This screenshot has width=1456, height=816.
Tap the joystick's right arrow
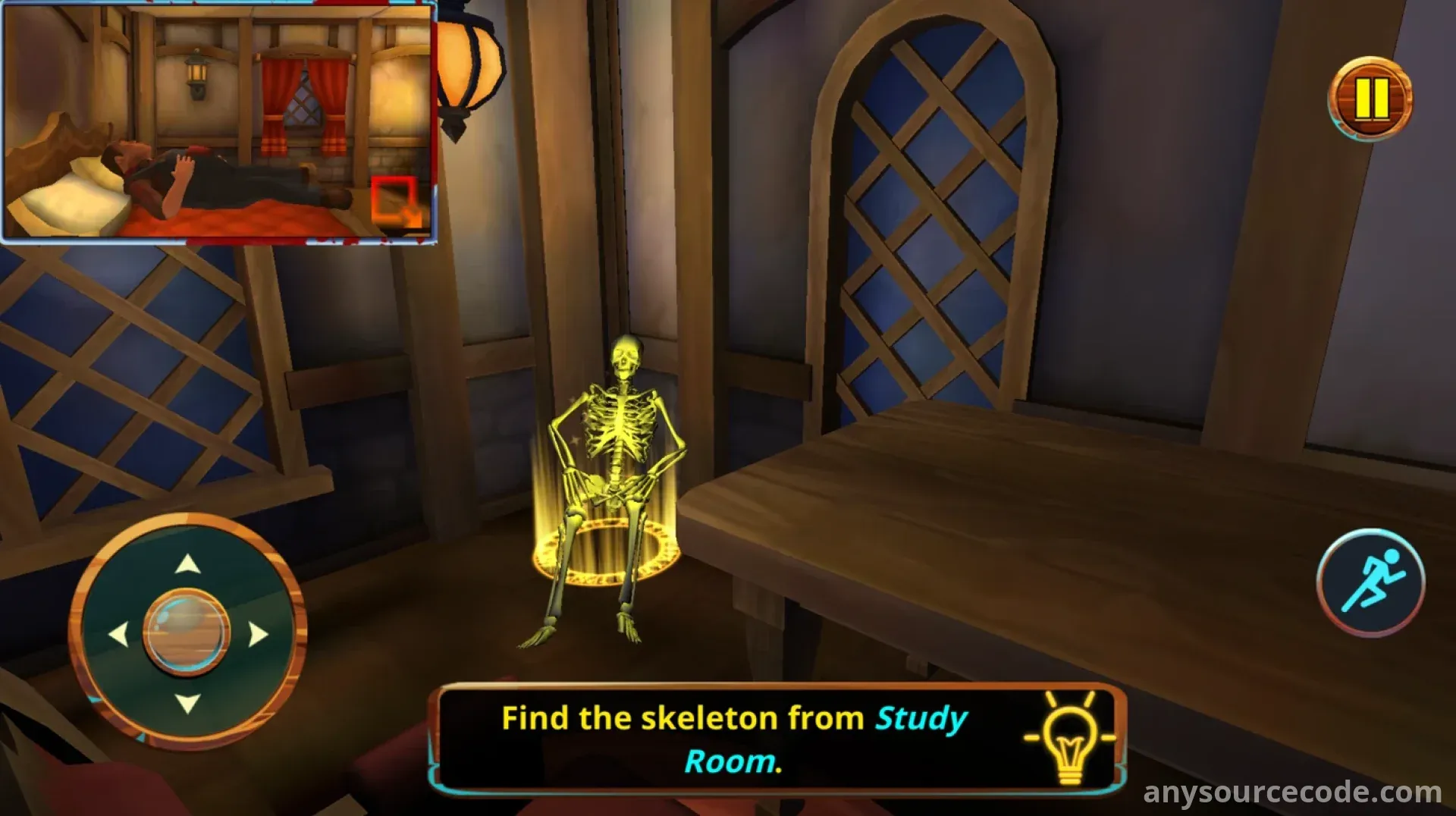pyautogui.click(x=258, y=634)
